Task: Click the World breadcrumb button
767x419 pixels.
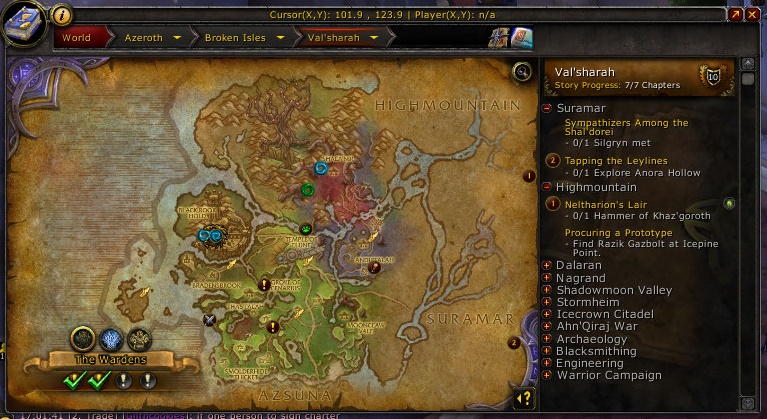Action: click(x=76, y=38)
